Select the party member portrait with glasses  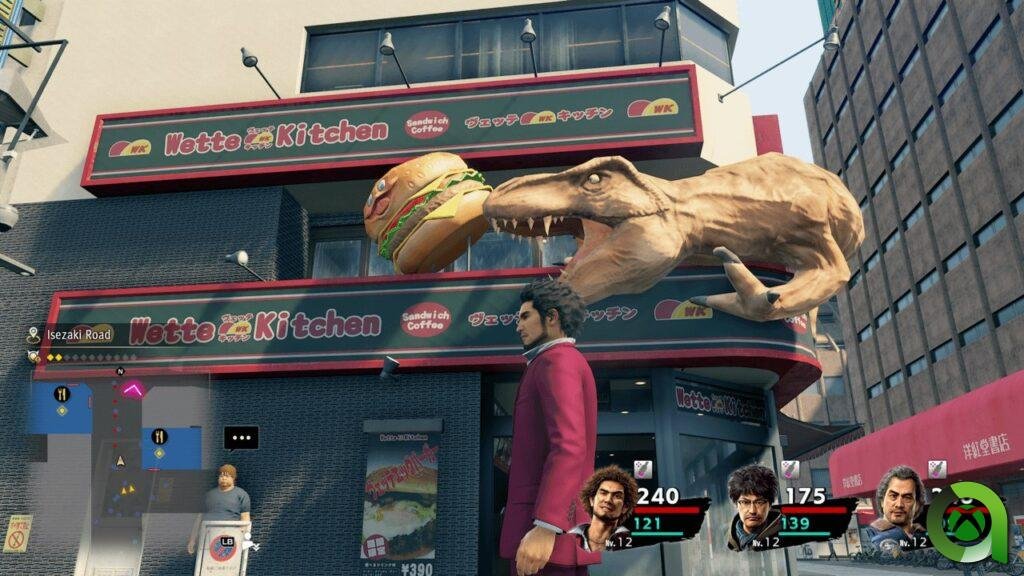[x=752, y=507]
